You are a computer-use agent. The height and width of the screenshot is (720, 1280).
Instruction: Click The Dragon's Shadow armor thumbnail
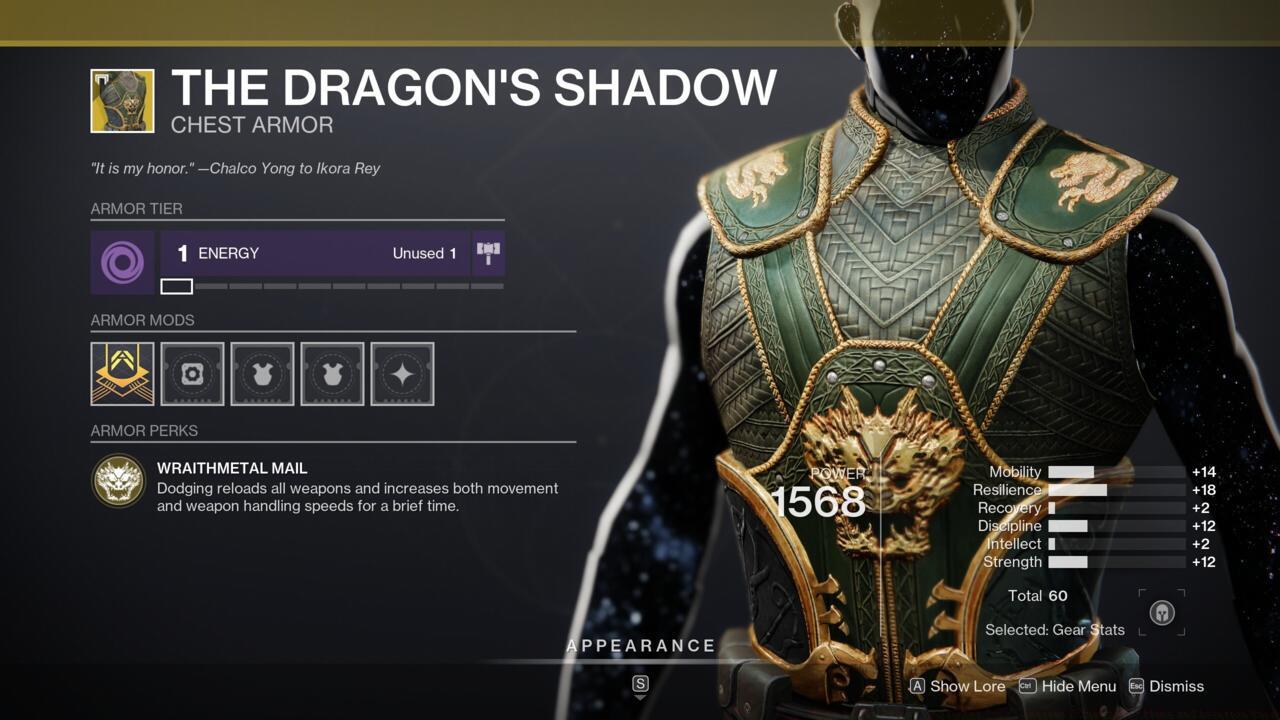120,100
